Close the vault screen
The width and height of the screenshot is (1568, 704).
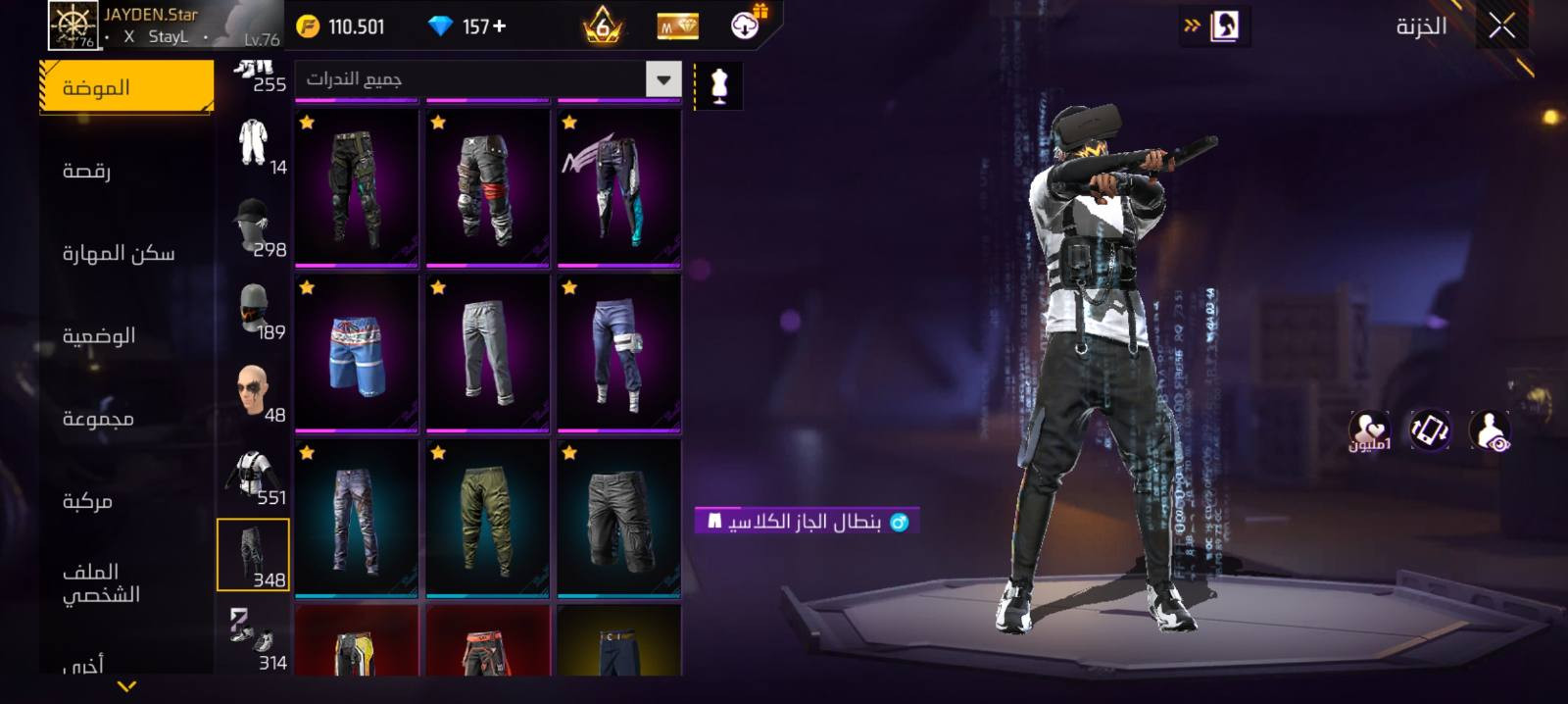[x=1501, y=26]
